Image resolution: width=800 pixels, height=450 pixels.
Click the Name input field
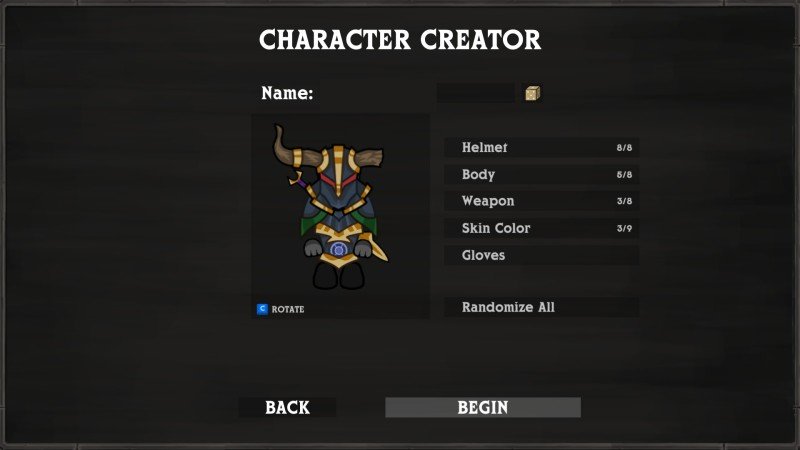click(476, 93)
